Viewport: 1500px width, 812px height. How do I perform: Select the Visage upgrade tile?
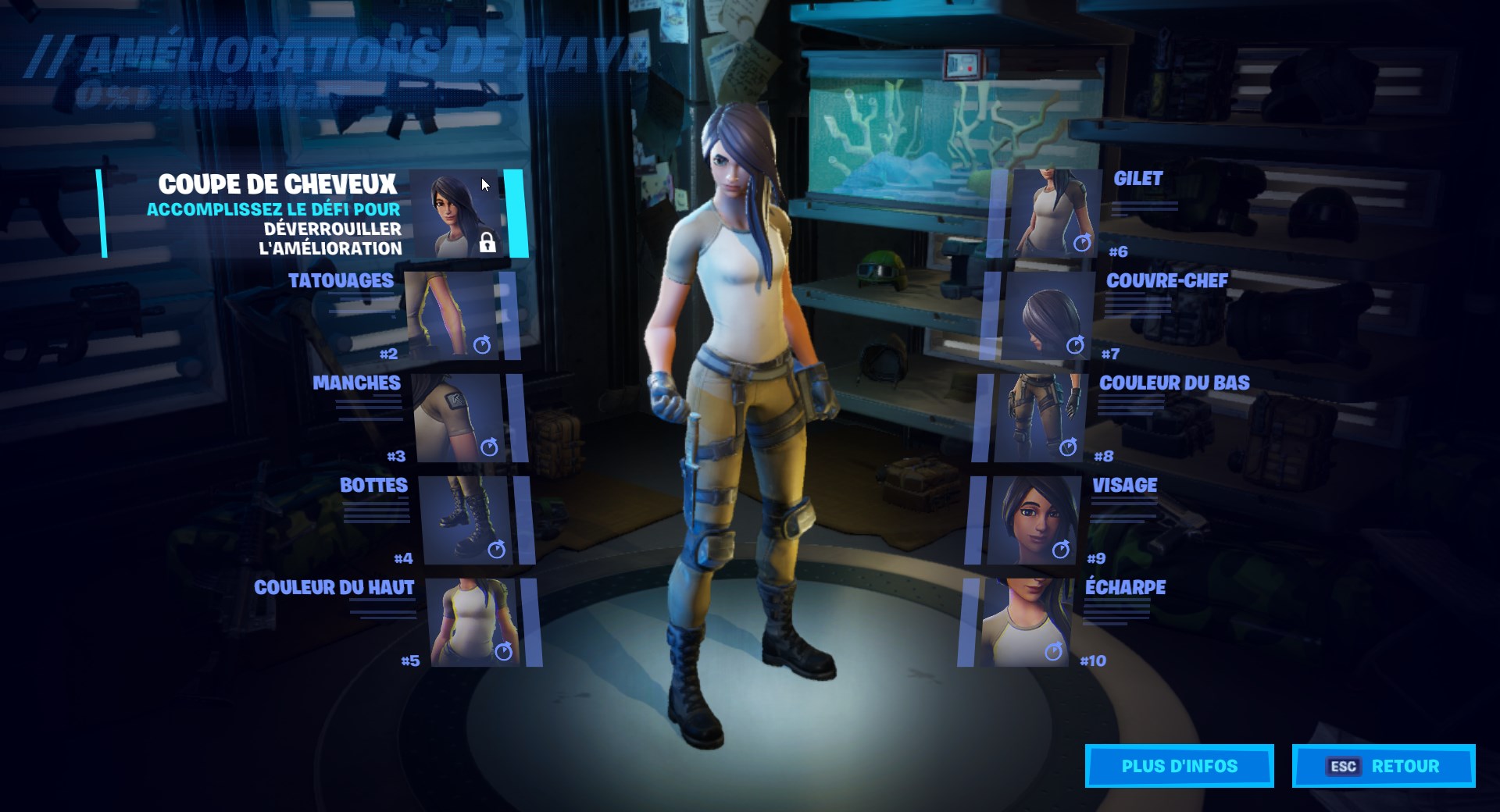point(1033,520)
